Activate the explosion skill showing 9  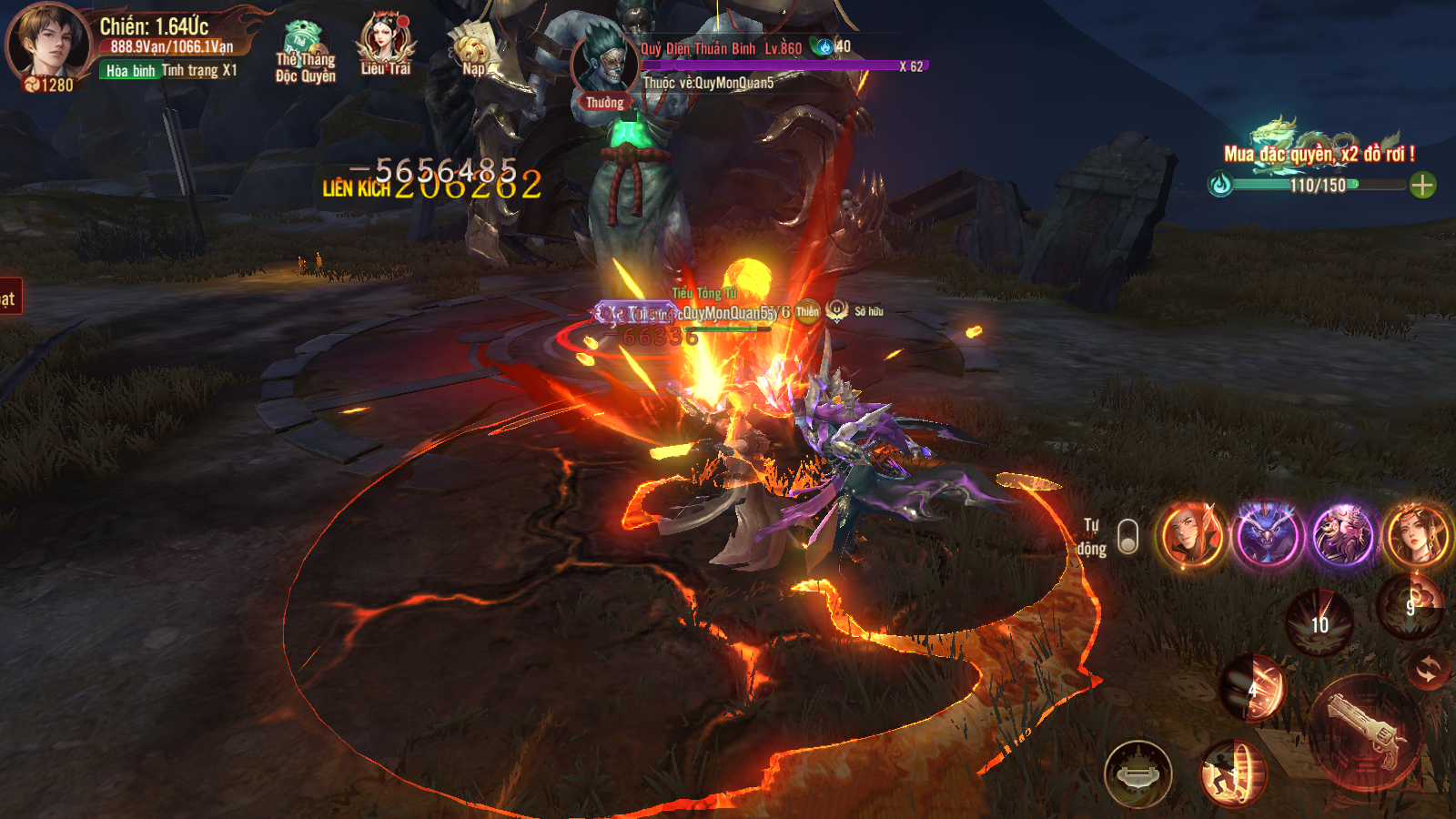tap(1410, 603)
